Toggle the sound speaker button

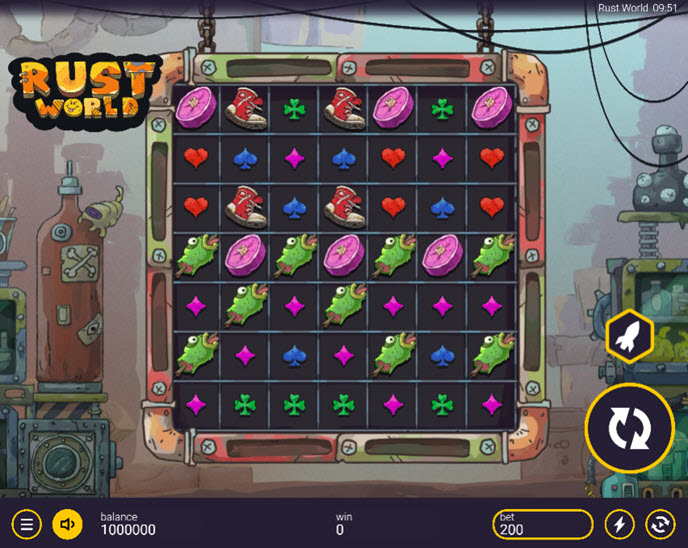coord(67,523)
